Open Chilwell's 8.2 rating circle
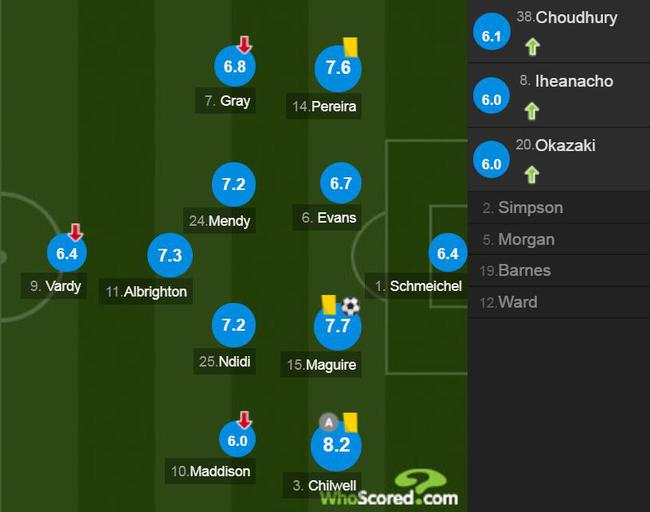The height and width of the screenshot is (512, 650). click(336, 445)
